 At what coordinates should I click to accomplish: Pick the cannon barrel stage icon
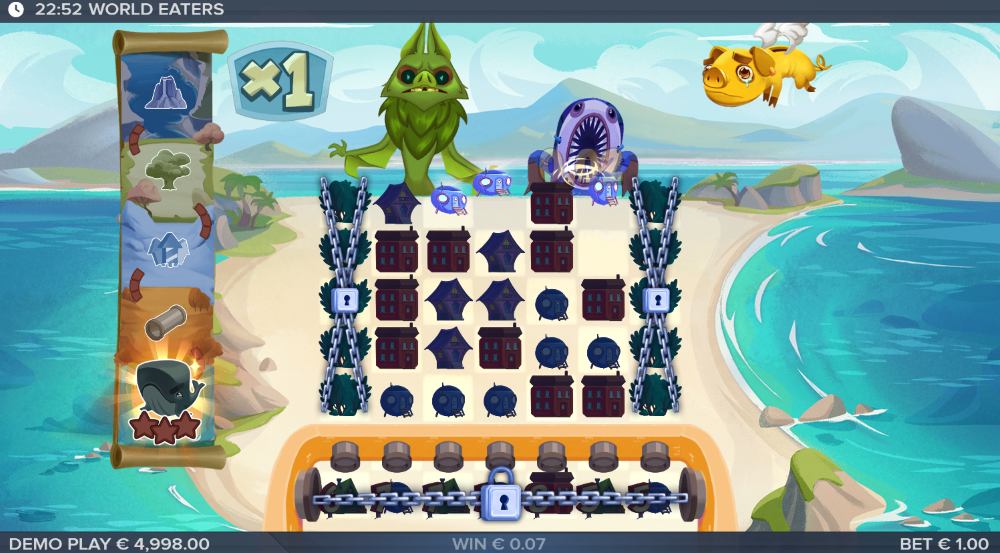pyautogui.click(x=166, y=322)
